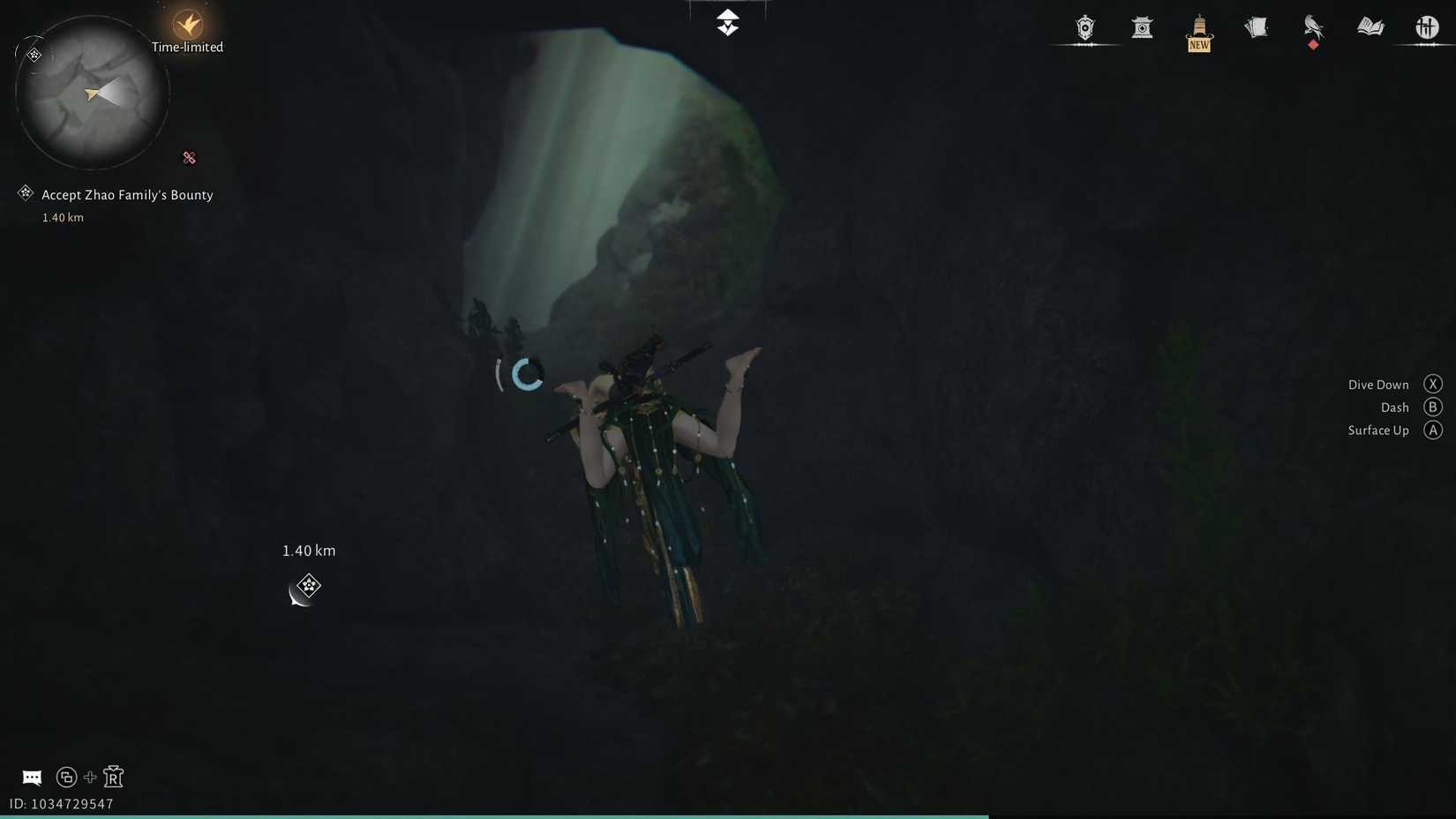Open the chat message icon
Screen dimensions: 1456x819
point(31,777)
